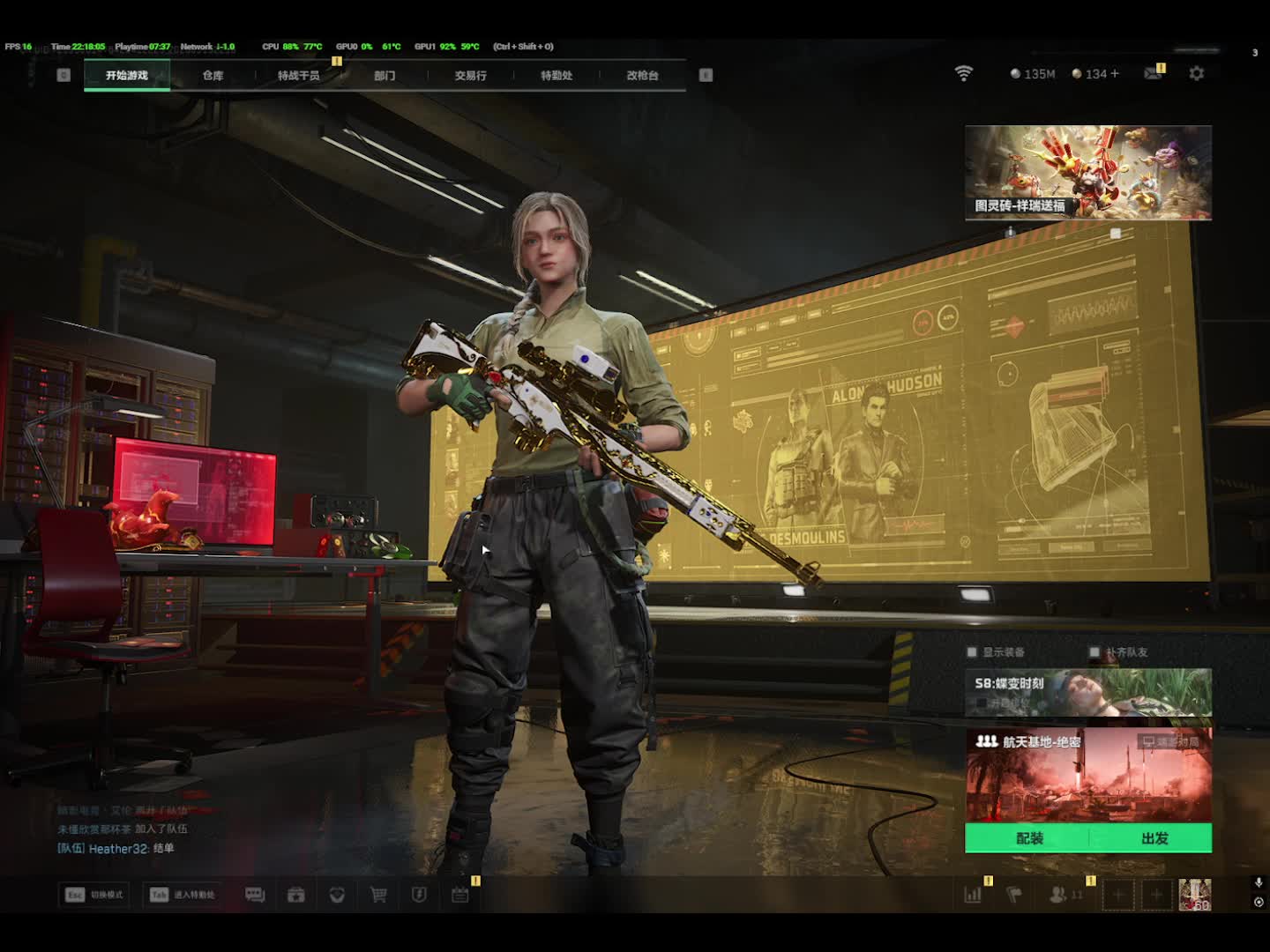This screenshot has width=1270, height=952.
Task: Switch to the 改枪台 (Gunsmith) tab
Action: click(642, 76)
